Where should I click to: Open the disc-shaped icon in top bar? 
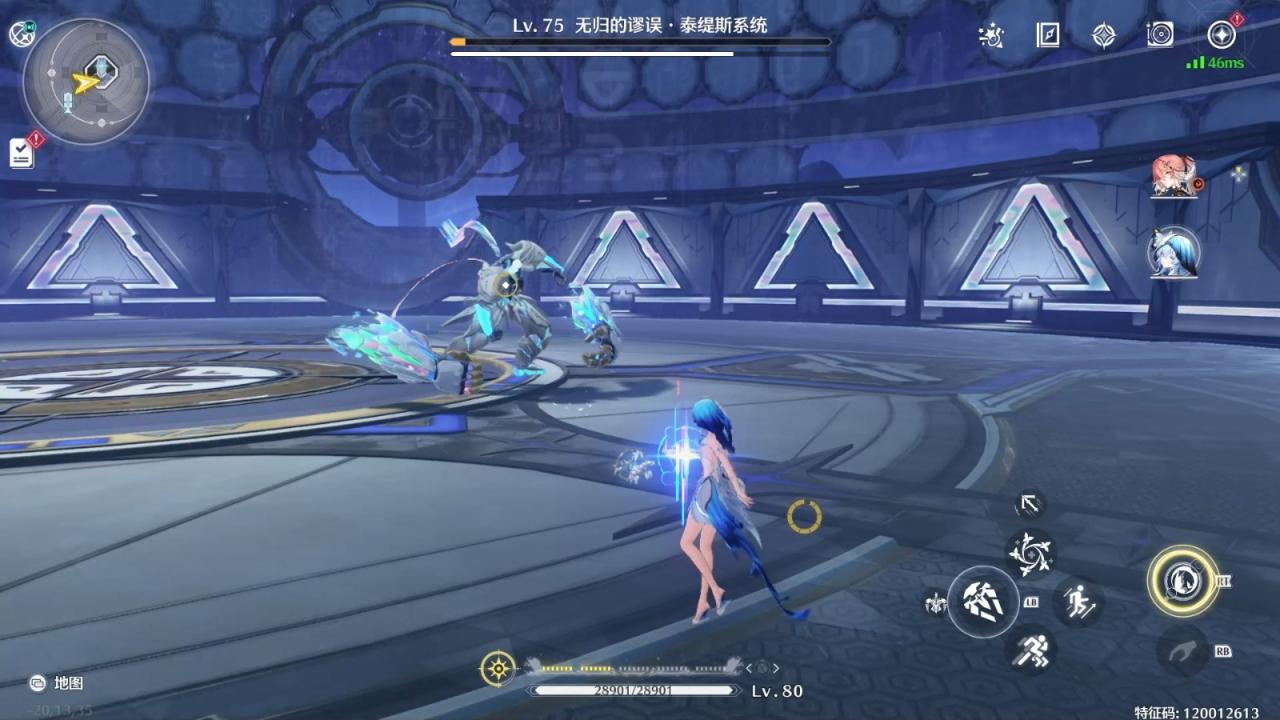(1160, 36)
